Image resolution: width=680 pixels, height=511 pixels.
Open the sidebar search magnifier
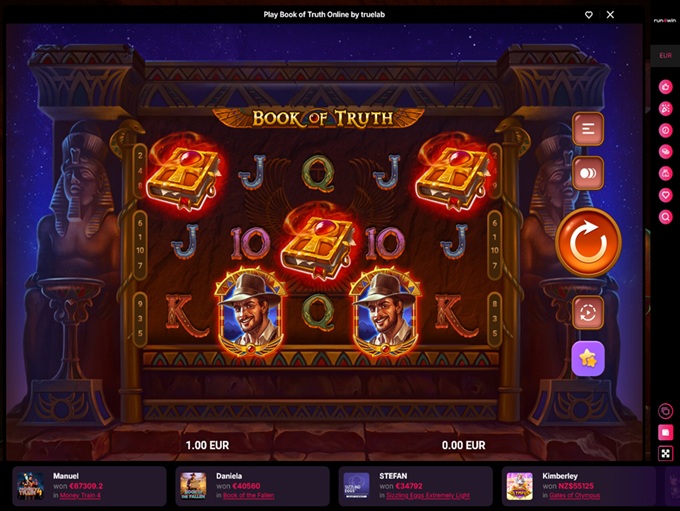click(x=665, y=216)
